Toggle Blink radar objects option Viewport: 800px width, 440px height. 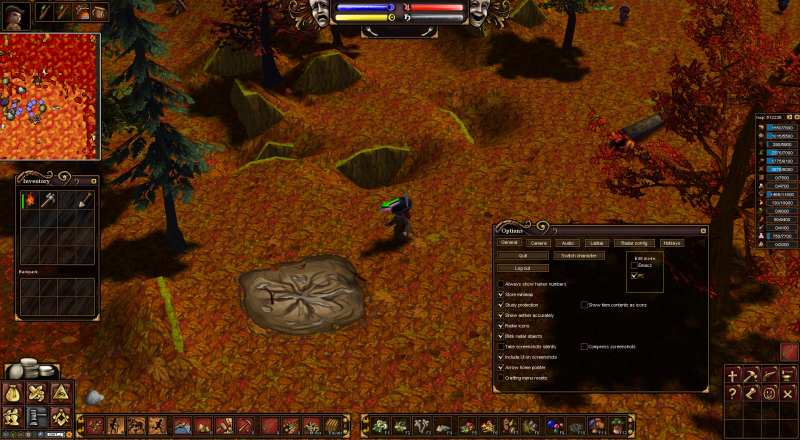click(500, 336)
